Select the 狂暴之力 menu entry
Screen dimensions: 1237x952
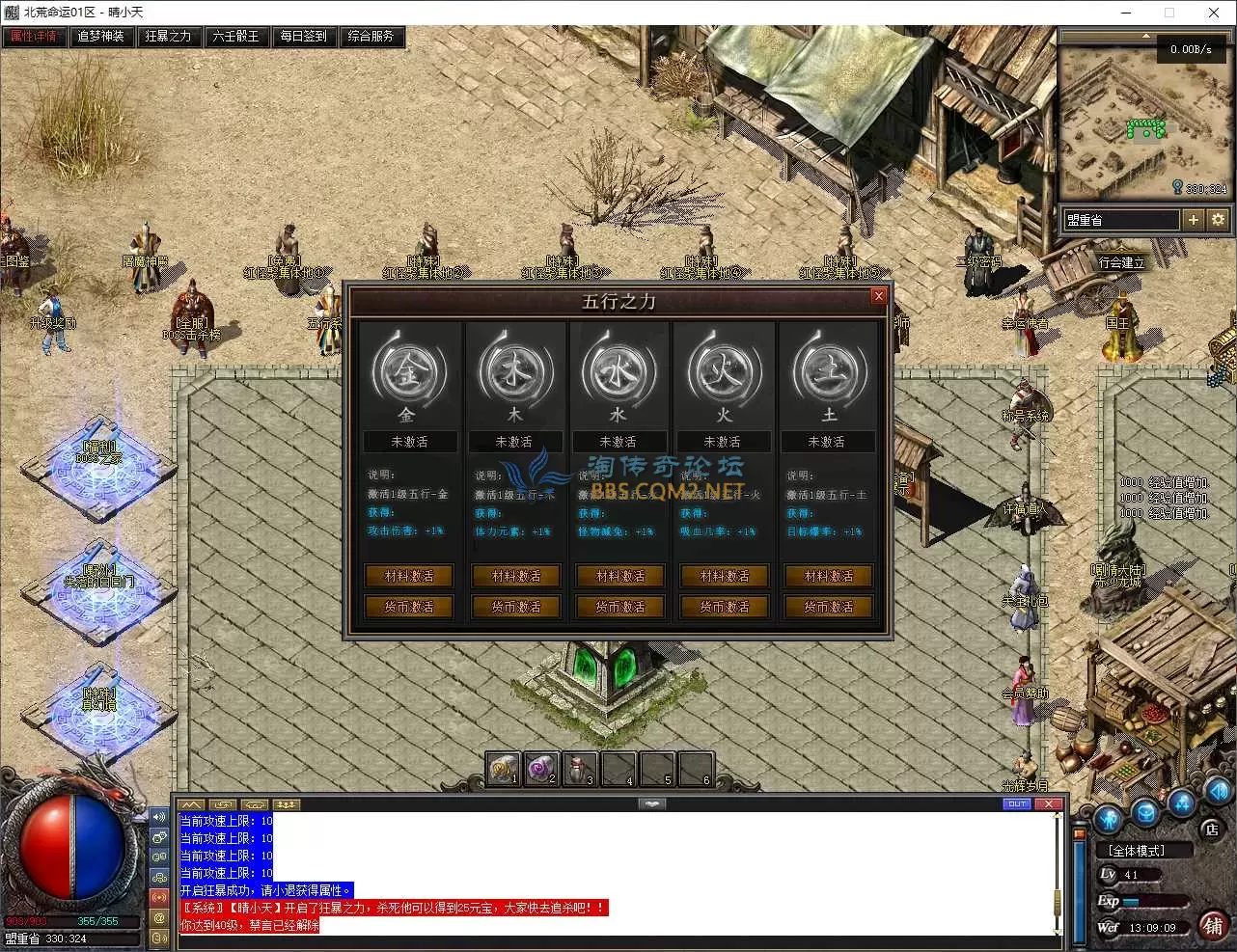(x=168, y=37)
